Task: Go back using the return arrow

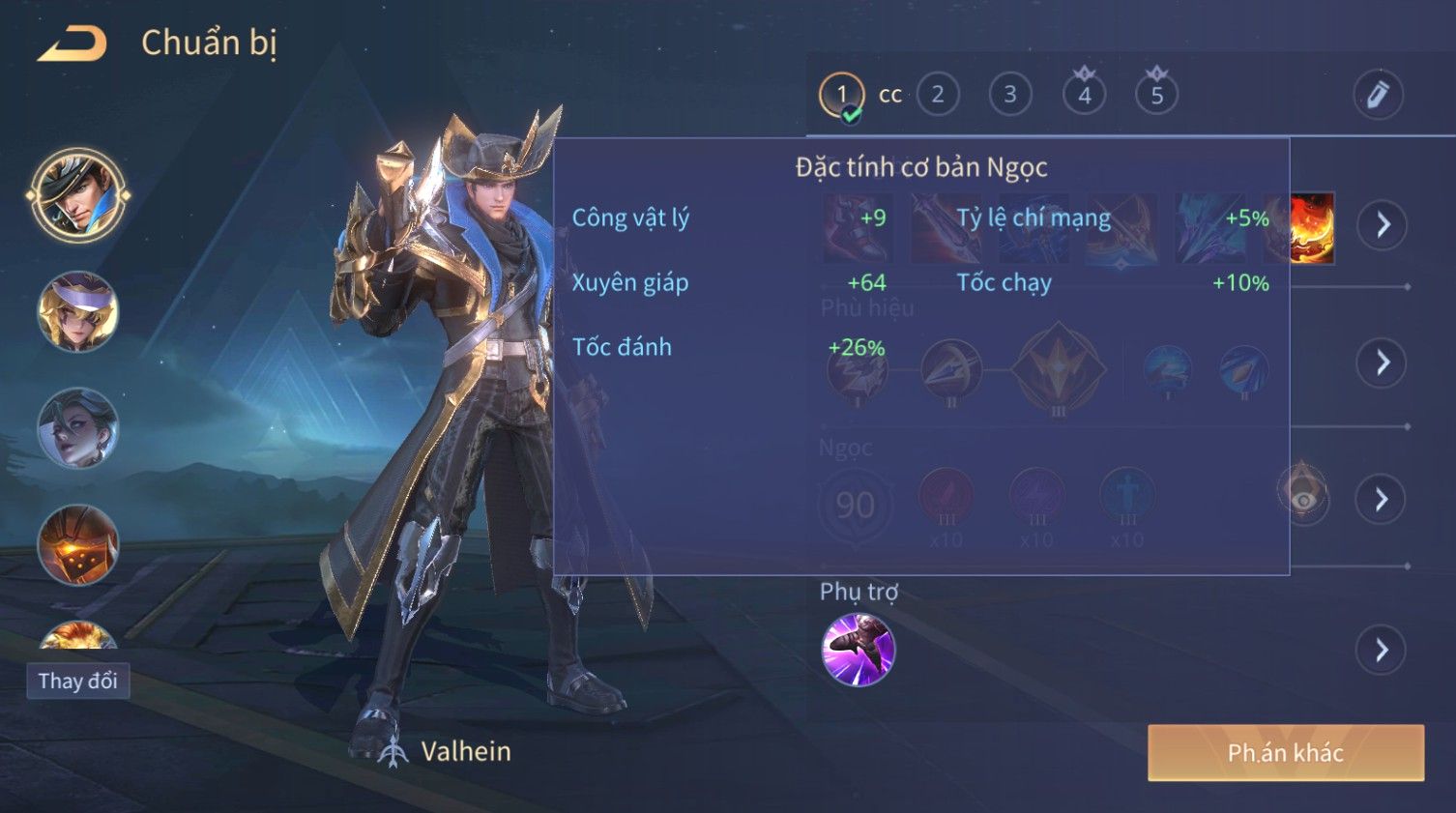Action: click(x=72, y=44)
